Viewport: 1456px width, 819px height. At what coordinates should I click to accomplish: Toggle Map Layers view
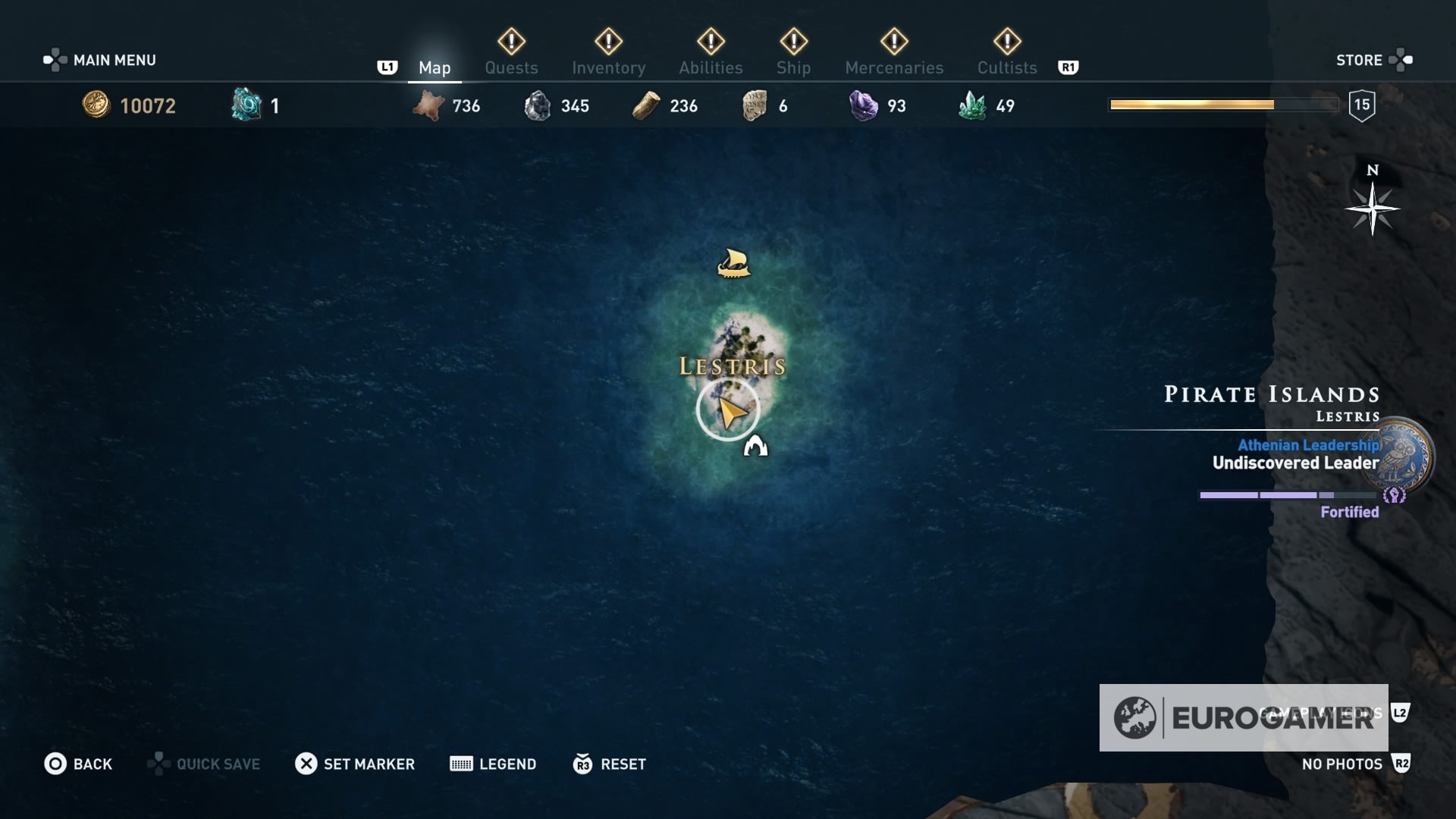pyautogui.click(x=1398, y=713)
